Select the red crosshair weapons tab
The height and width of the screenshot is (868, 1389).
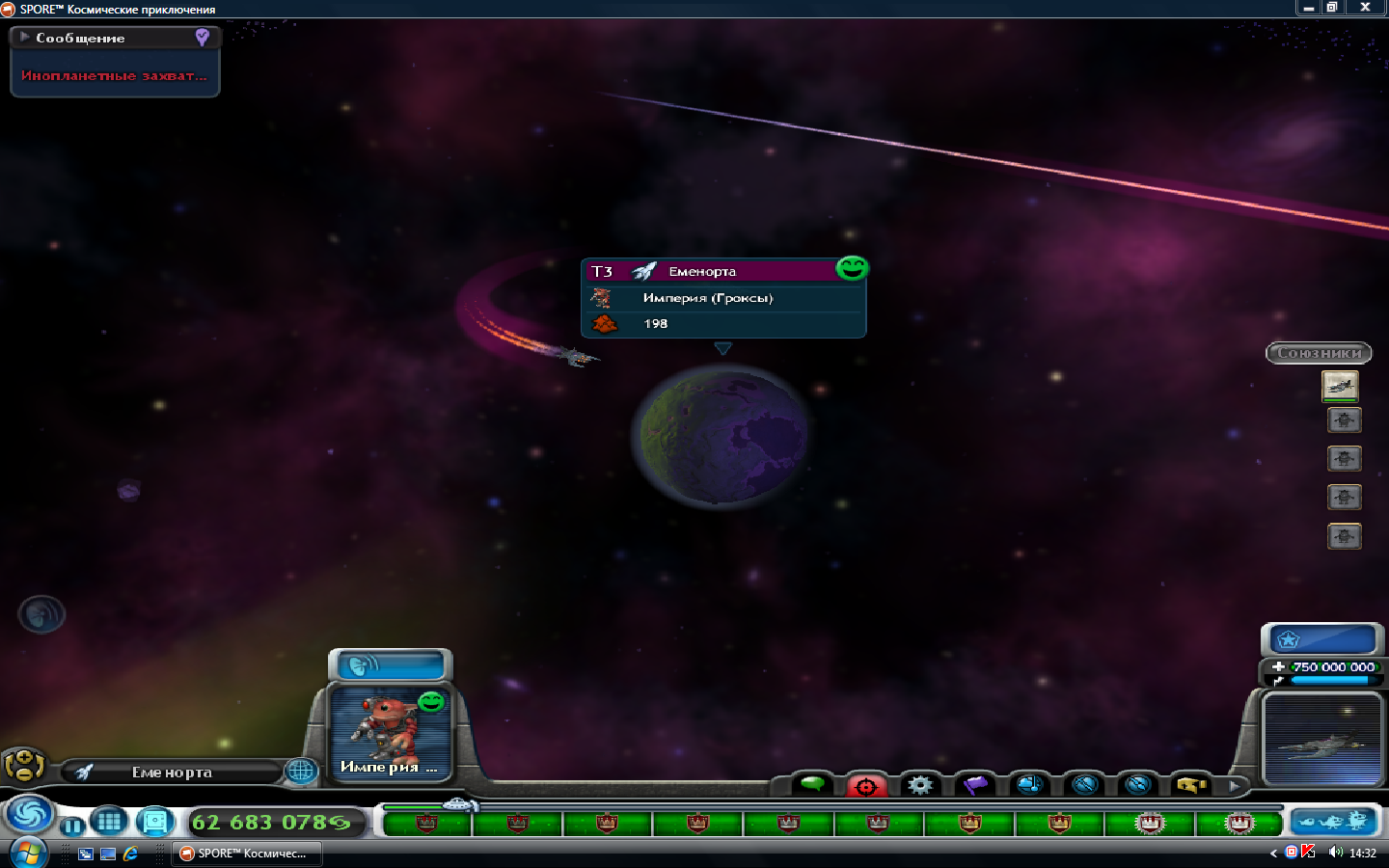coord(866,786)
